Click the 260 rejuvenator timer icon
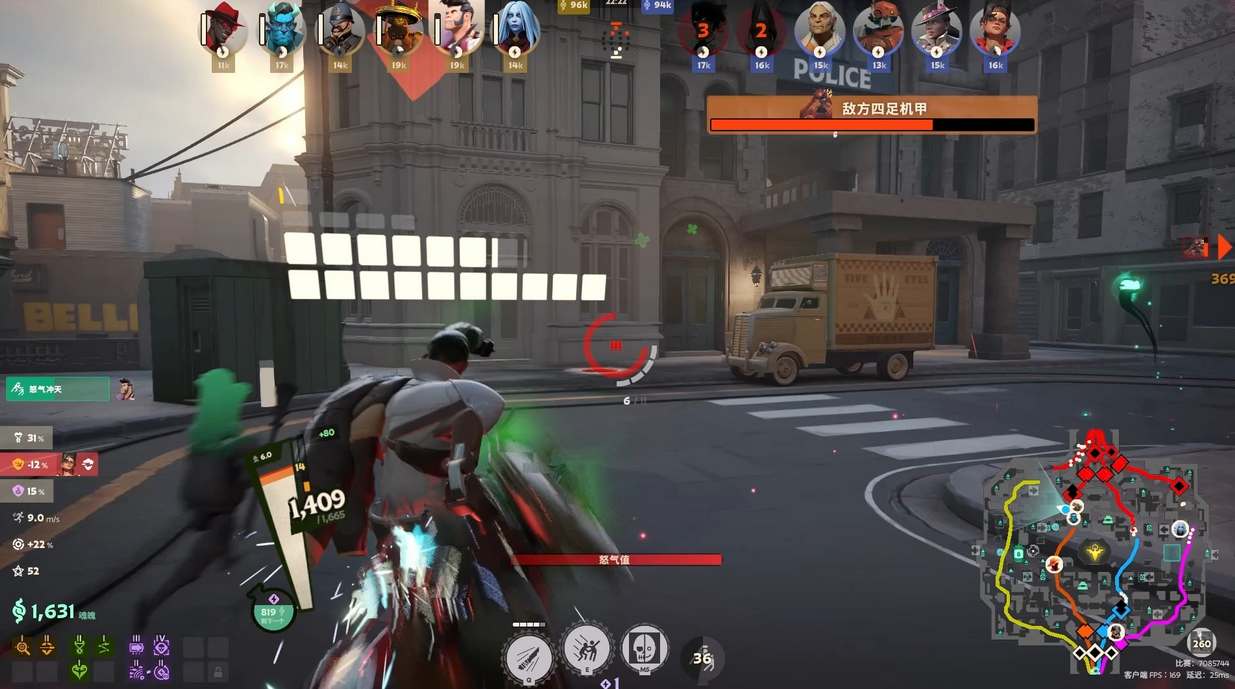1235x689 pixels. click(x=1201, y=643)
